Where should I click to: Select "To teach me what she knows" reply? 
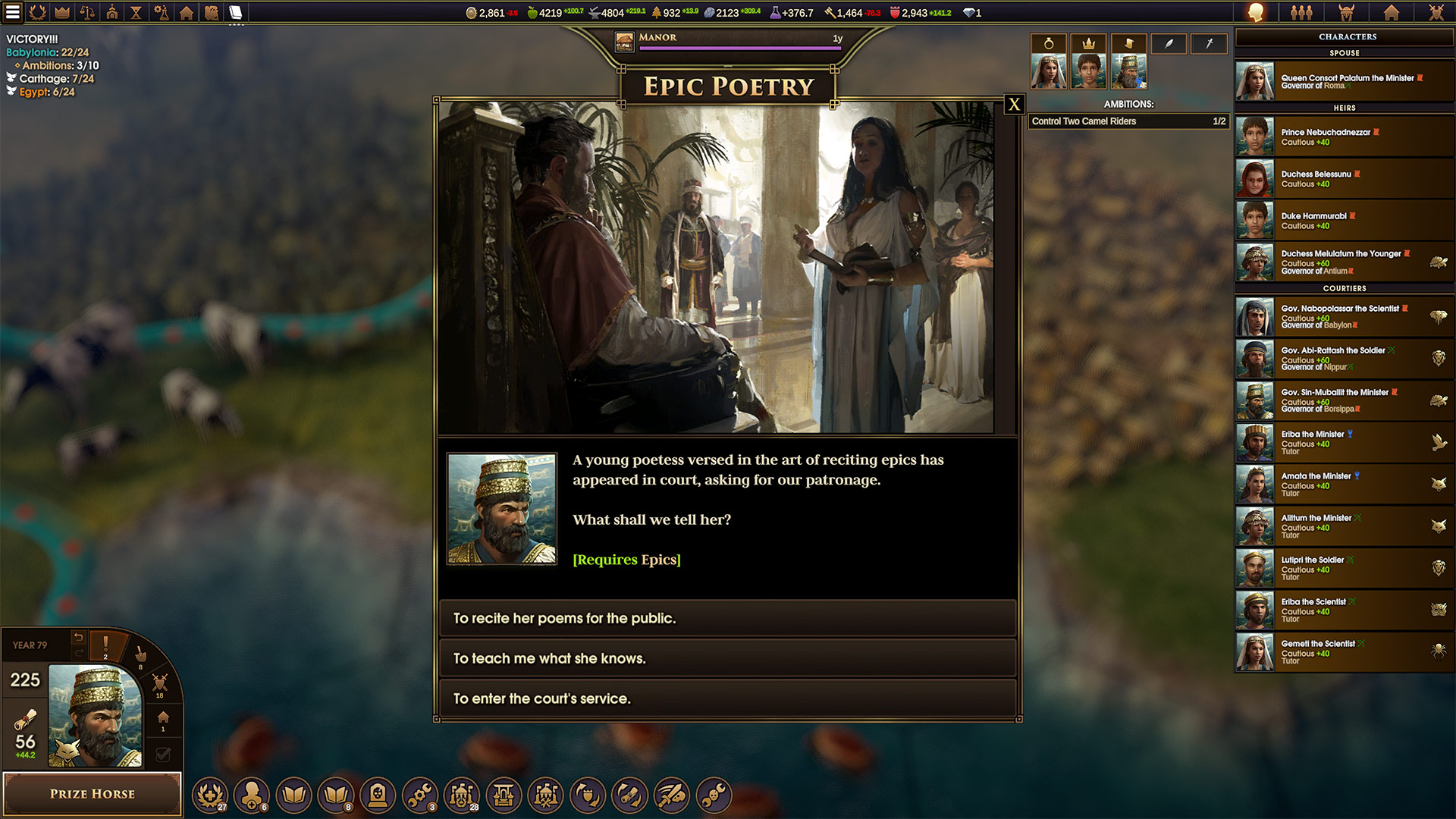(x=726, y=658)
